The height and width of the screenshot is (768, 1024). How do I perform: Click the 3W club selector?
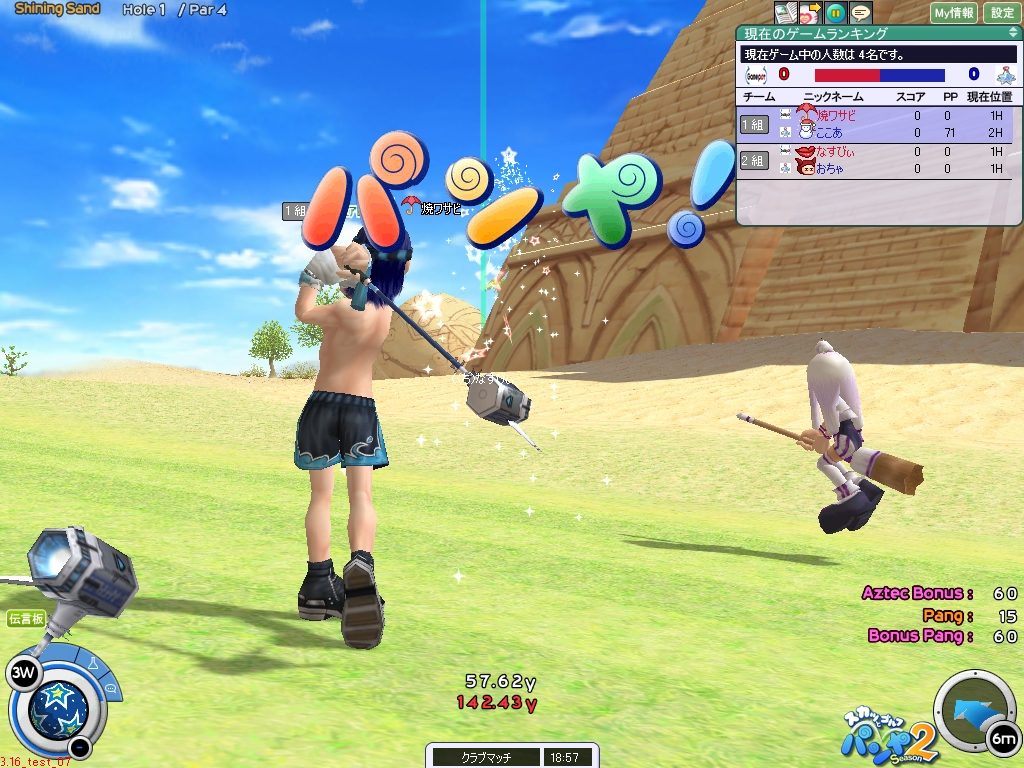click(x=21, y=673)
